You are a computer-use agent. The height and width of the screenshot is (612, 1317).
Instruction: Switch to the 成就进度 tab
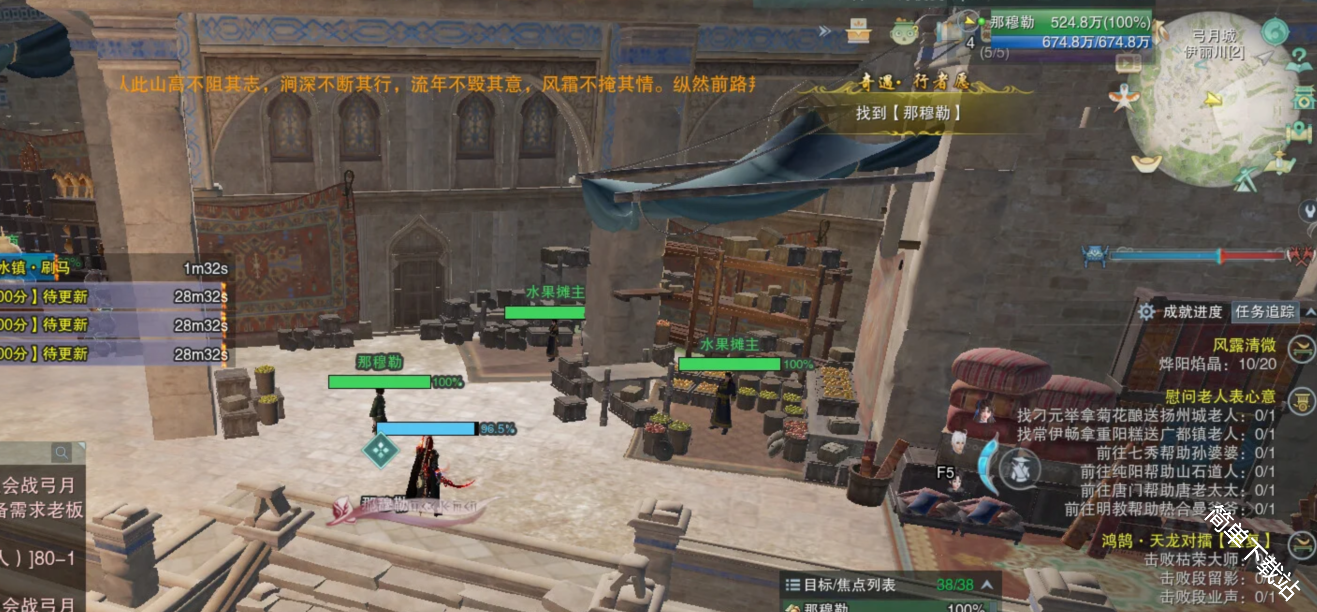click(1192, 312)
